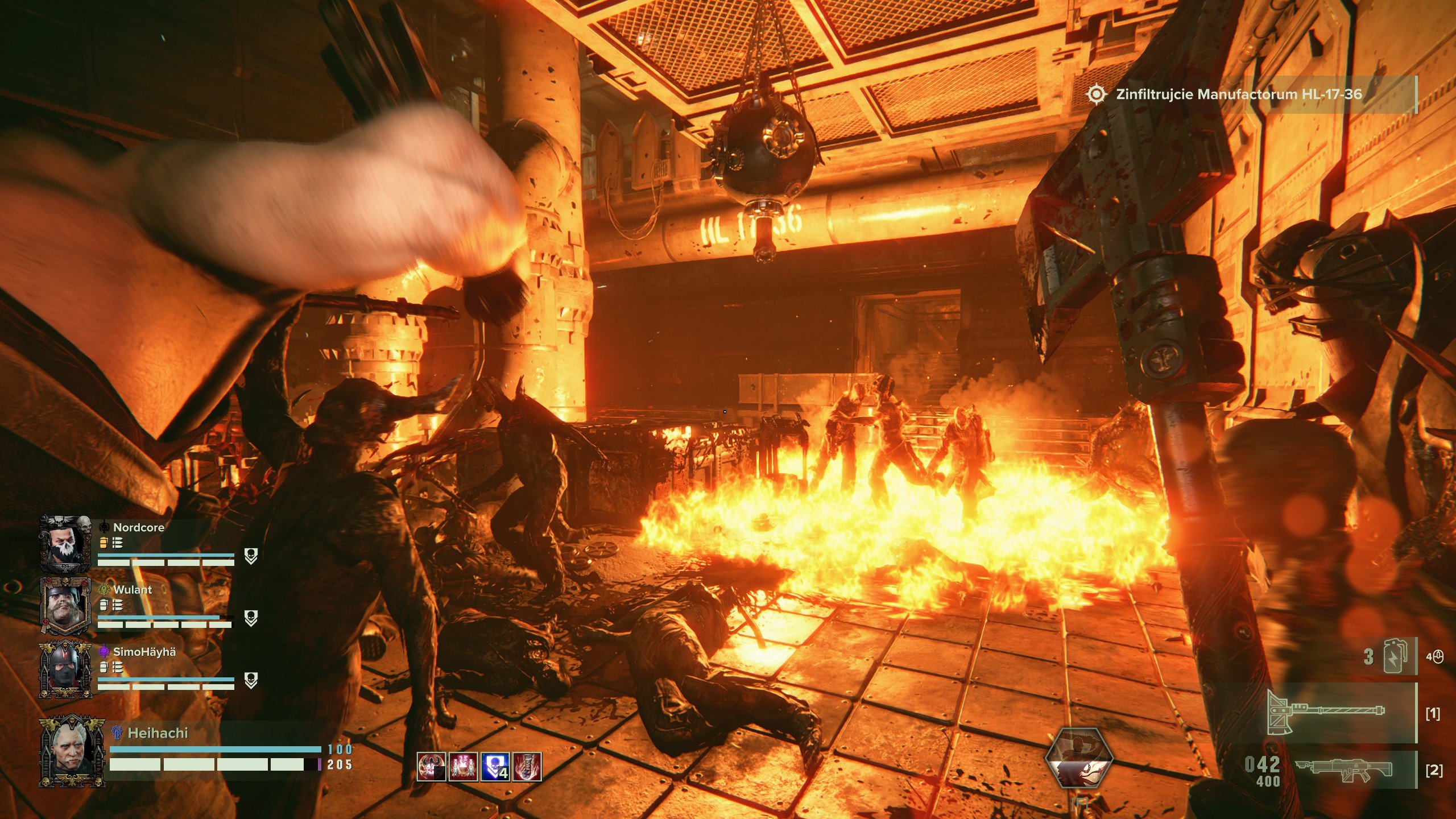This screenshot has width=1456, height=819.
Task: Click the burning fist buff icon
Action: tap(527, 767)
